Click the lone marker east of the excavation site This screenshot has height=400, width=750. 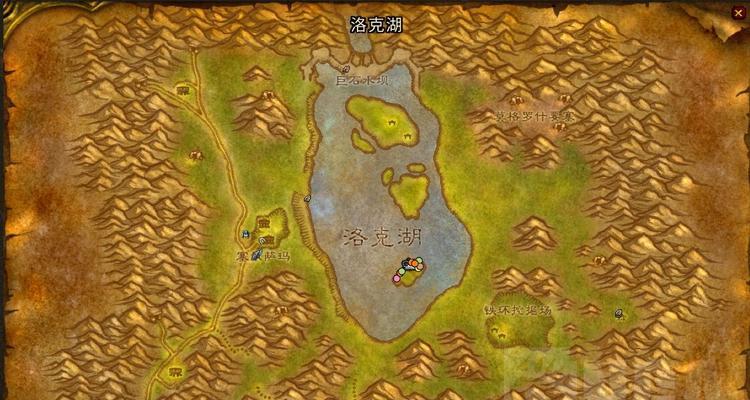(x=619, y=313)
